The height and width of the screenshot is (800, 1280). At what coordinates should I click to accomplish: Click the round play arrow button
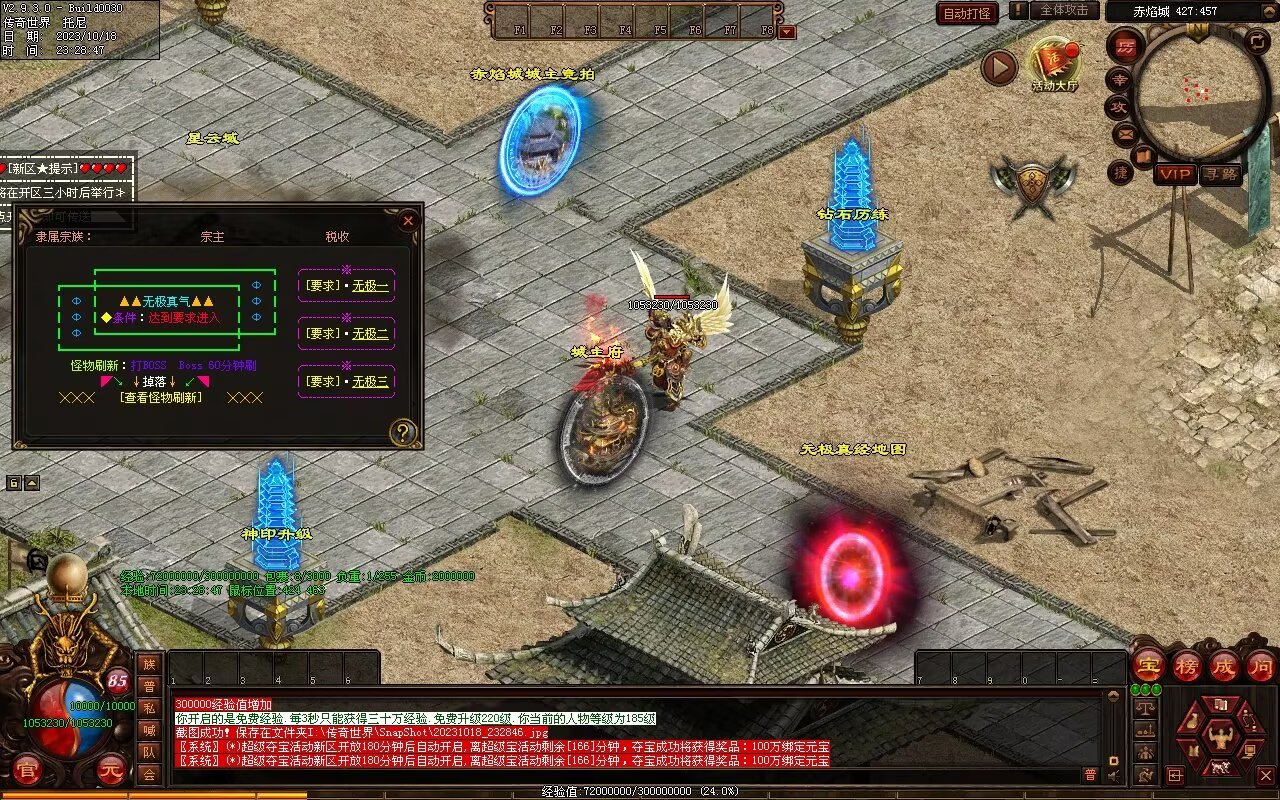tap(998, 68)
